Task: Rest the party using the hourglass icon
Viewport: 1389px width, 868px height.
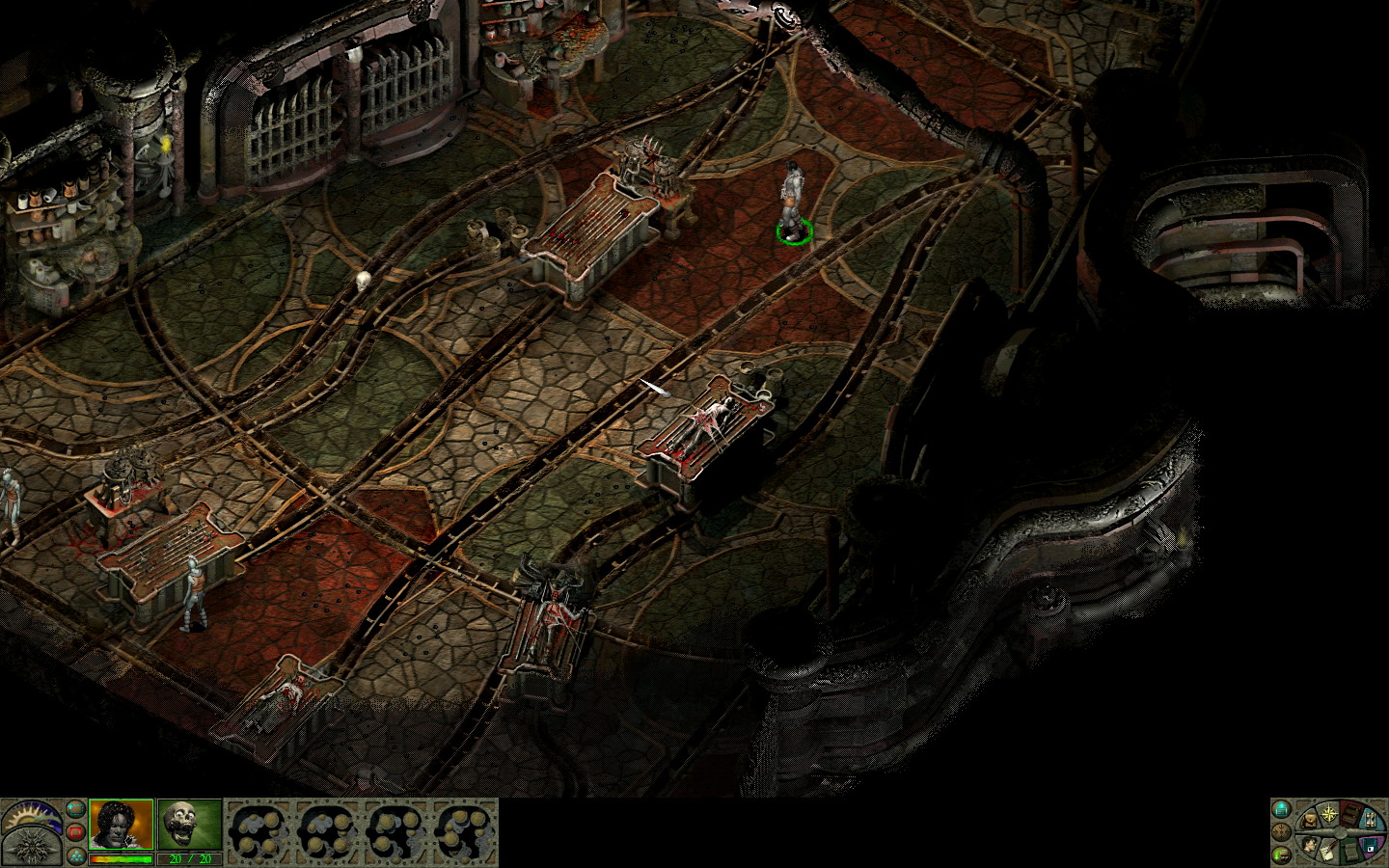Action: 1370,820
